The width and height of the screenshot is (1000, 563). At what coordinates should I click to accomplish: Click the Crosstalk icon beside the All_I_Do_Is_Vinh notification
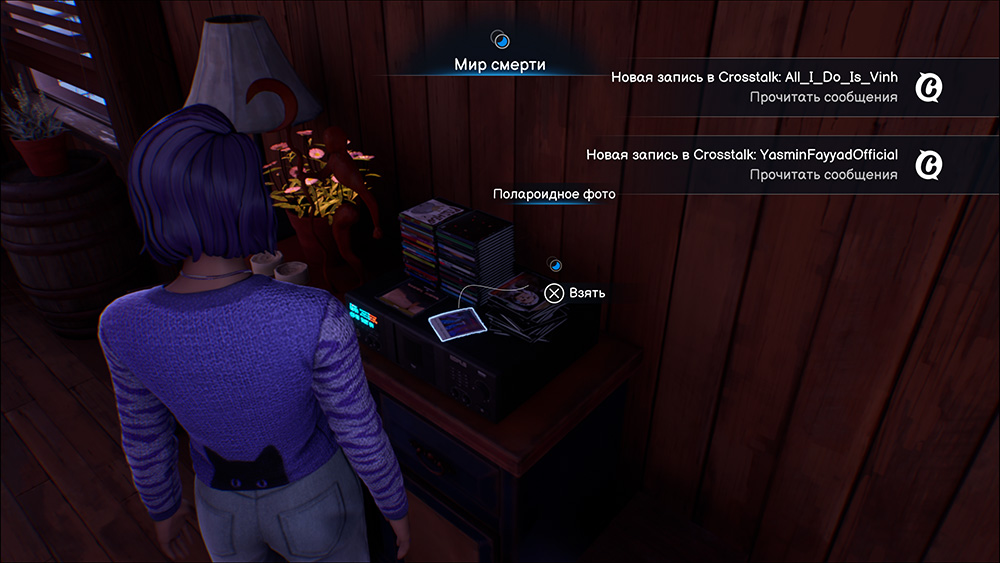pos(931,88)
